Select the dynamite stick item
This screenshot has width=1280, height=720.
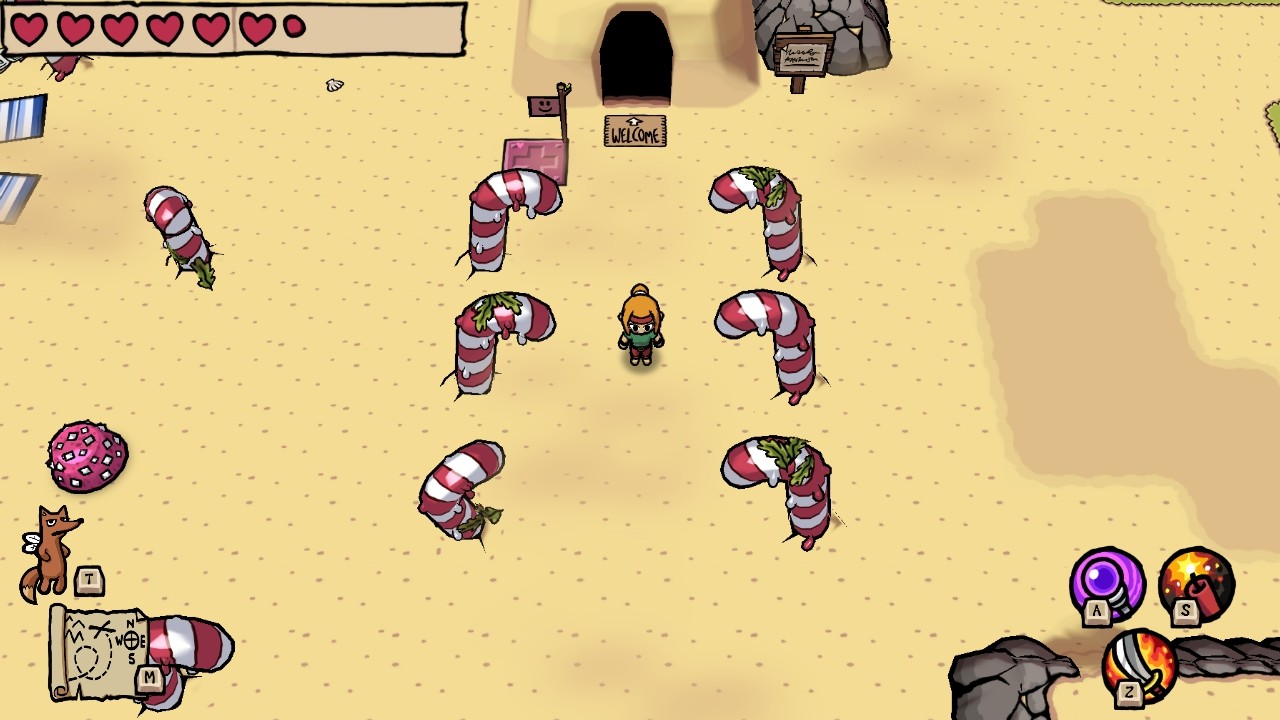click(x=1196, y=581)
